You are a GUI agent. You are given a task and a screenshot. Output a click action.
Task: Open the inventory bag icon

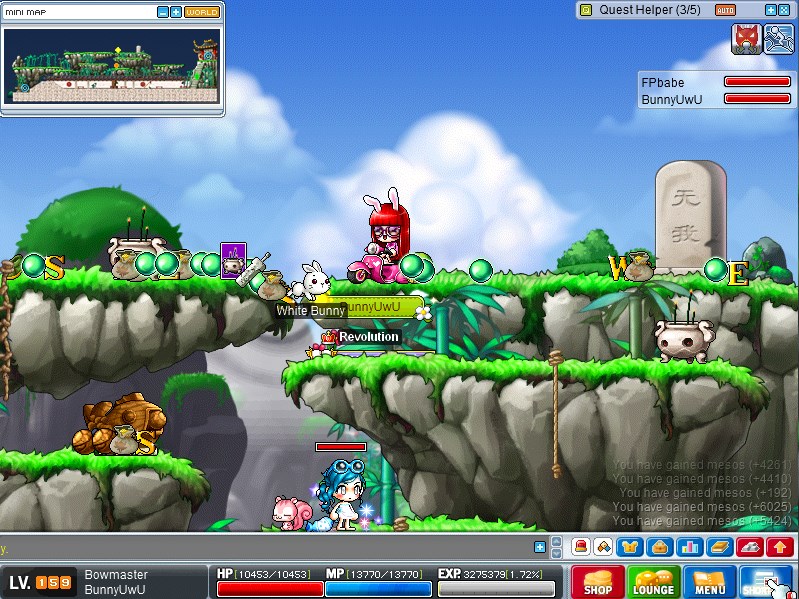click(660, 546)
